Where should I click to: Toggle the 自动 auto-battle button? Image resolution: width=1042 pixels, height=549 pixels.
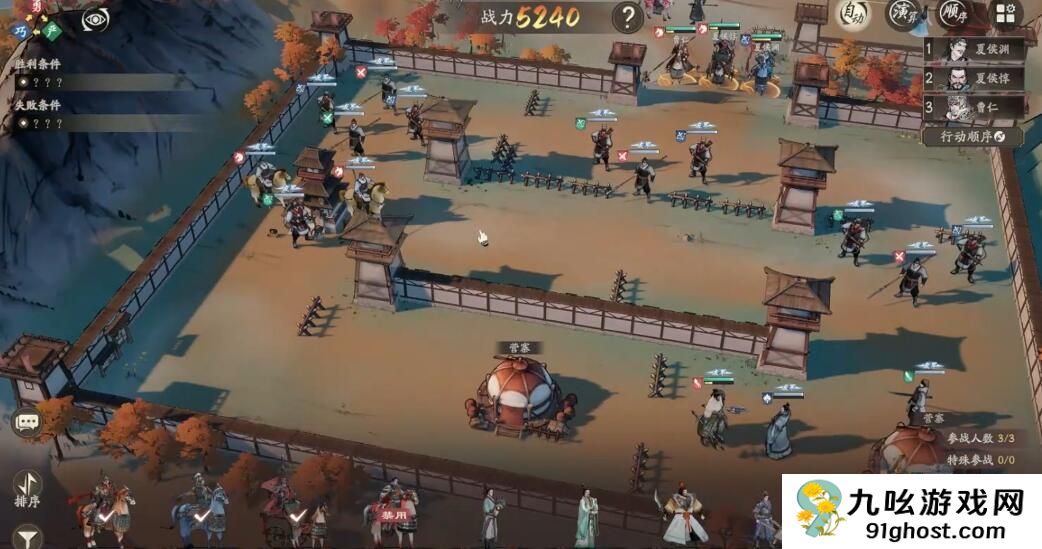(x=853, y=14)
